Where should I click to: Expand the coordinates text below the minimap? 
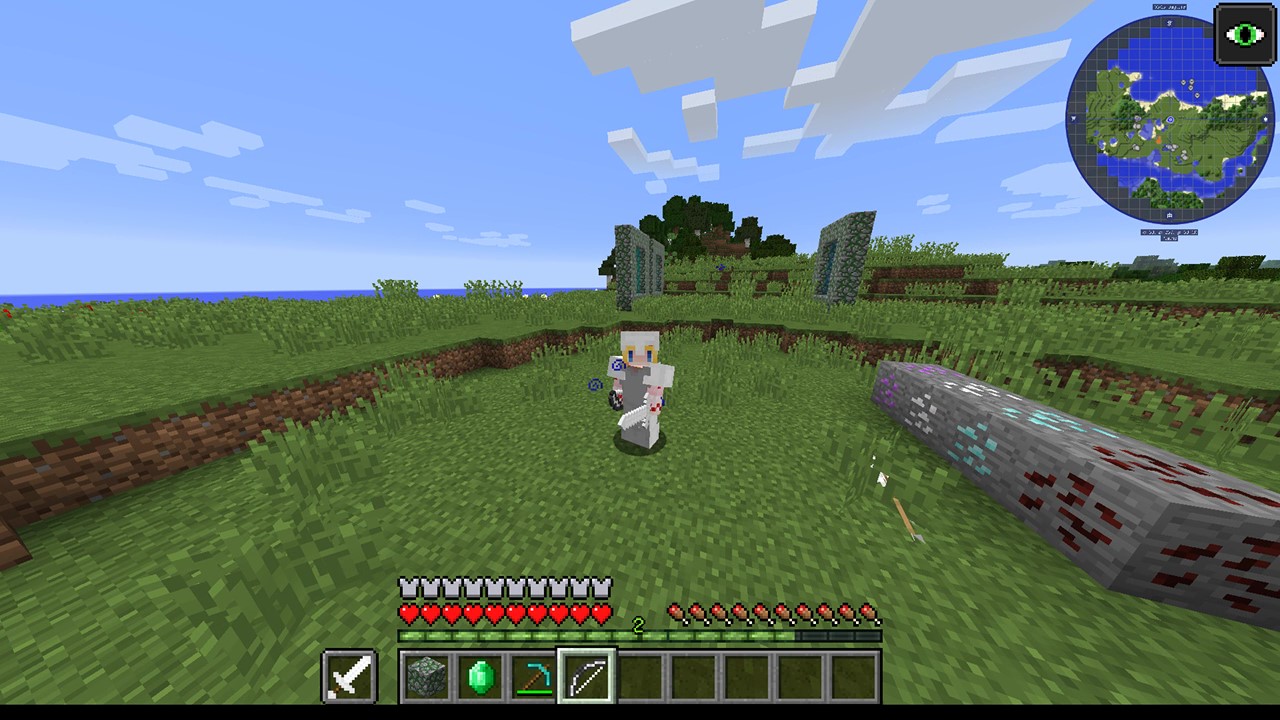click(1168, 233)
